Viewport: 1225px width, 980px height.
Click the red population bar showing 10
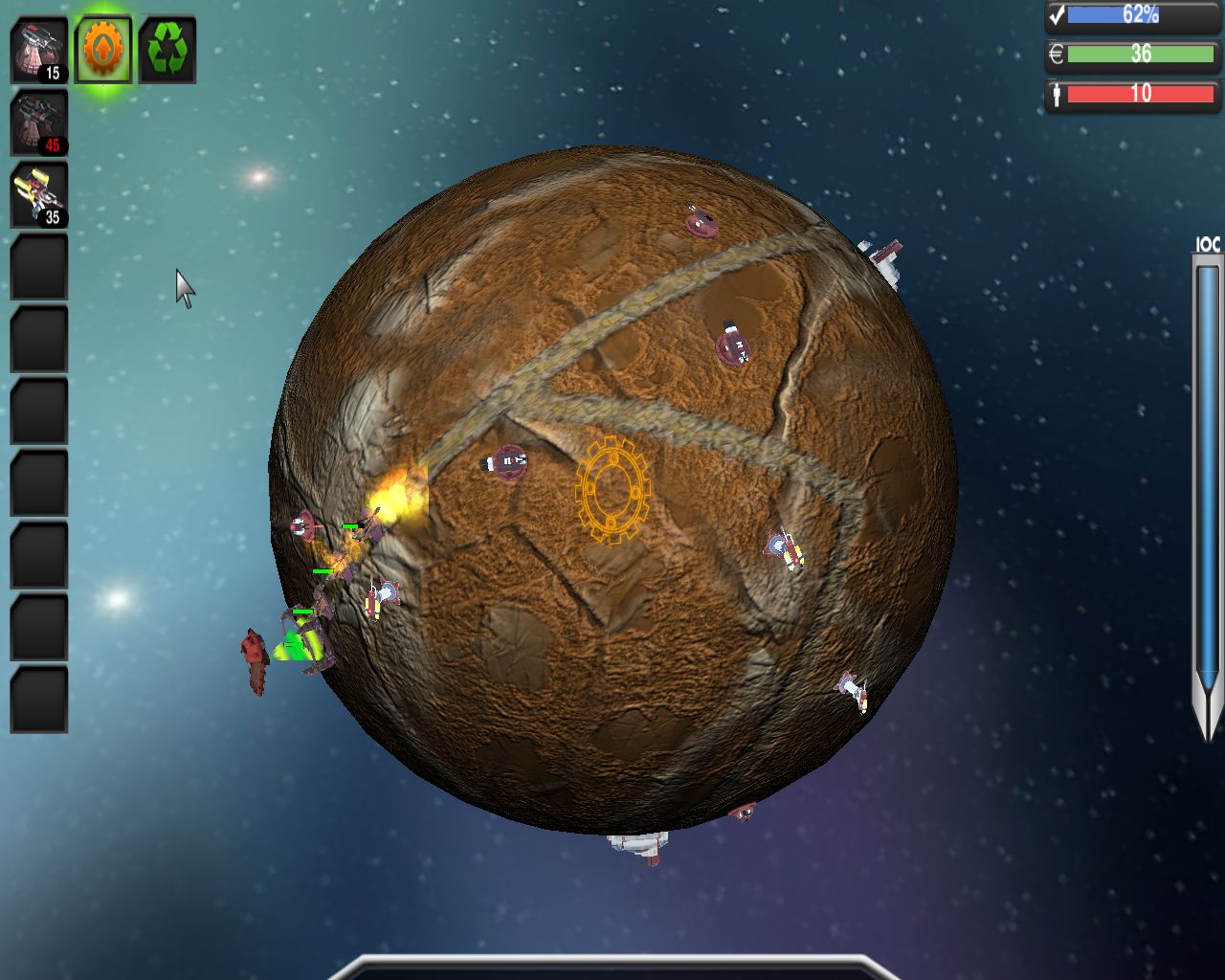pyautogui.click(x=1139, y=93)
